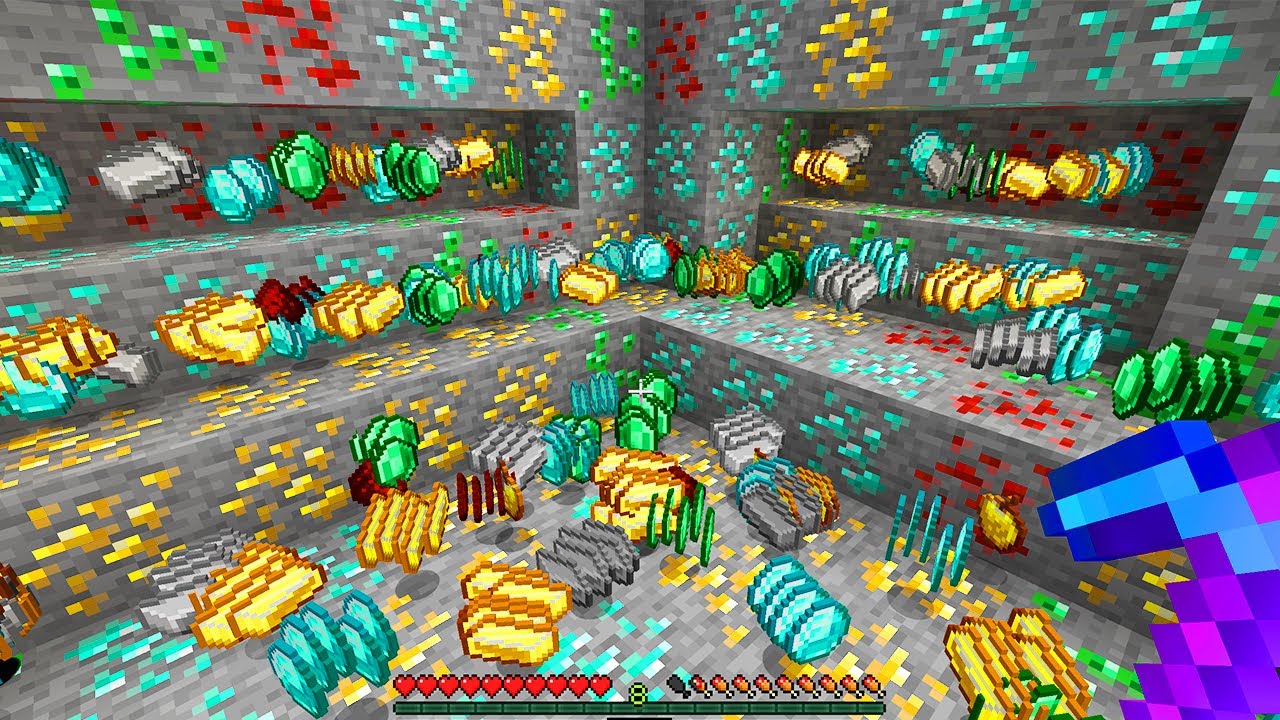
Task: Click the rightmost drumstick hunger icon
Action: [x=870, y=686]
